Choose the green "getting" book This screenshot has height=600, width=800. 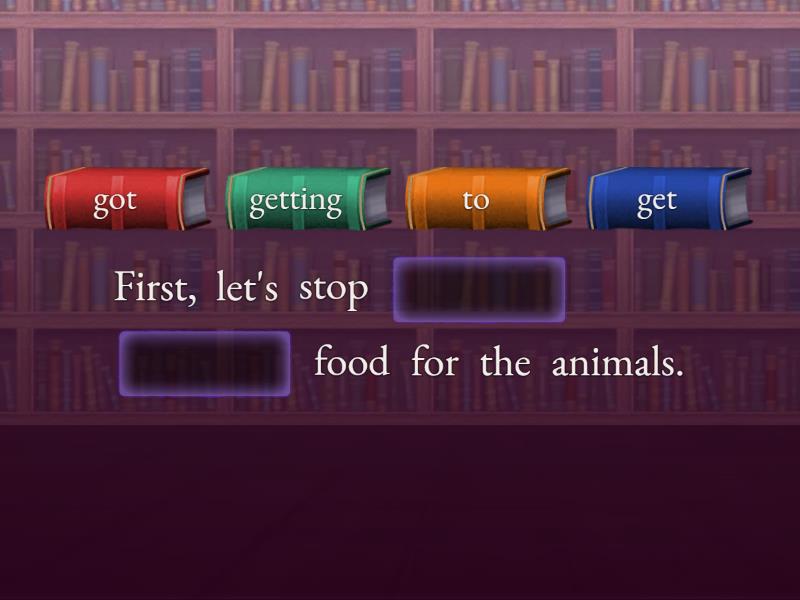click(x=307, y=199)
